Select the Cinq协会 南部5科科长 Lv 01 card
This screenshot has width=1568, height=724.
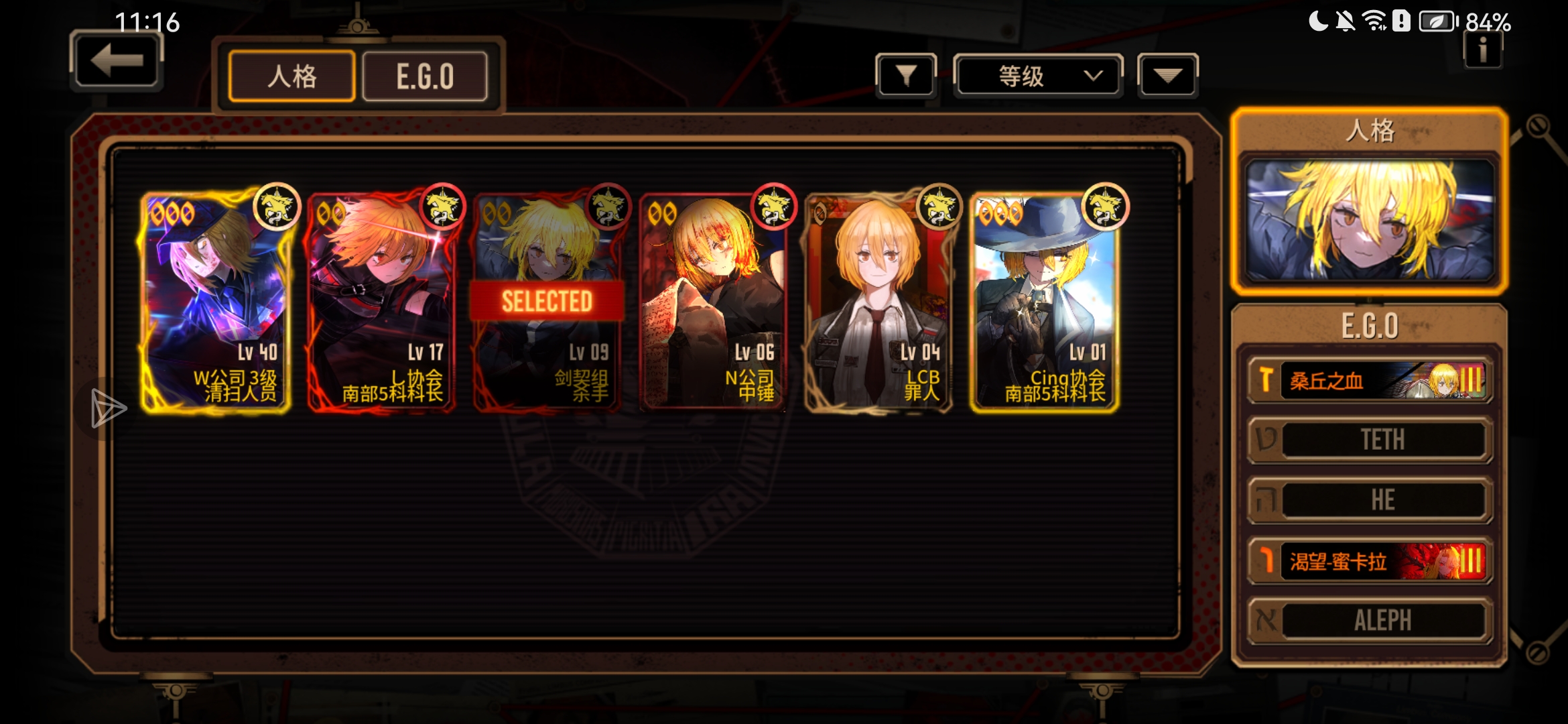(x=1044, y=302)
